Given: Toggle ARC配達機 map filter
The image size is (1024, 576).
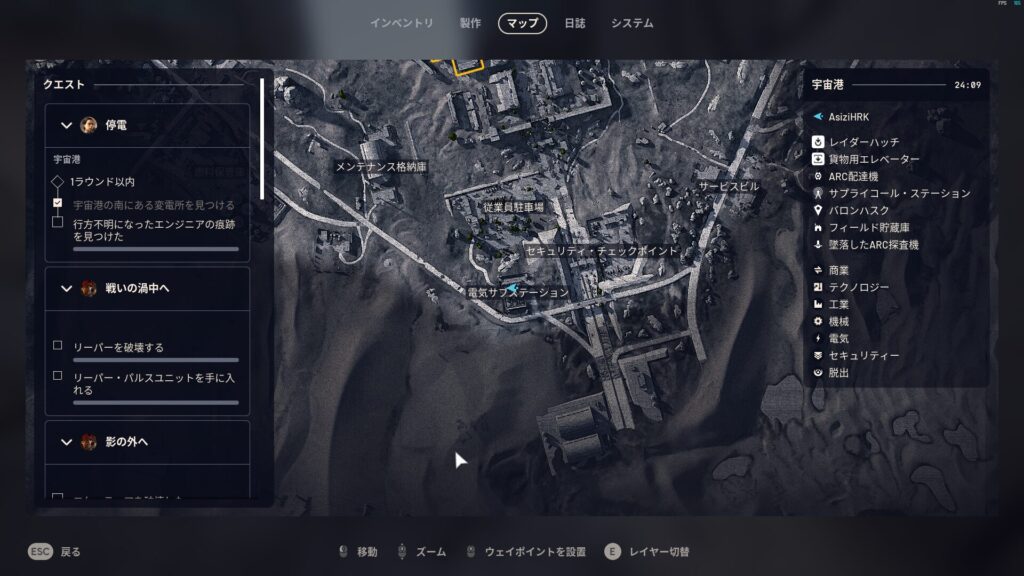Looking at the screenshot, I should pyautogui.click(x=853, y=177).
